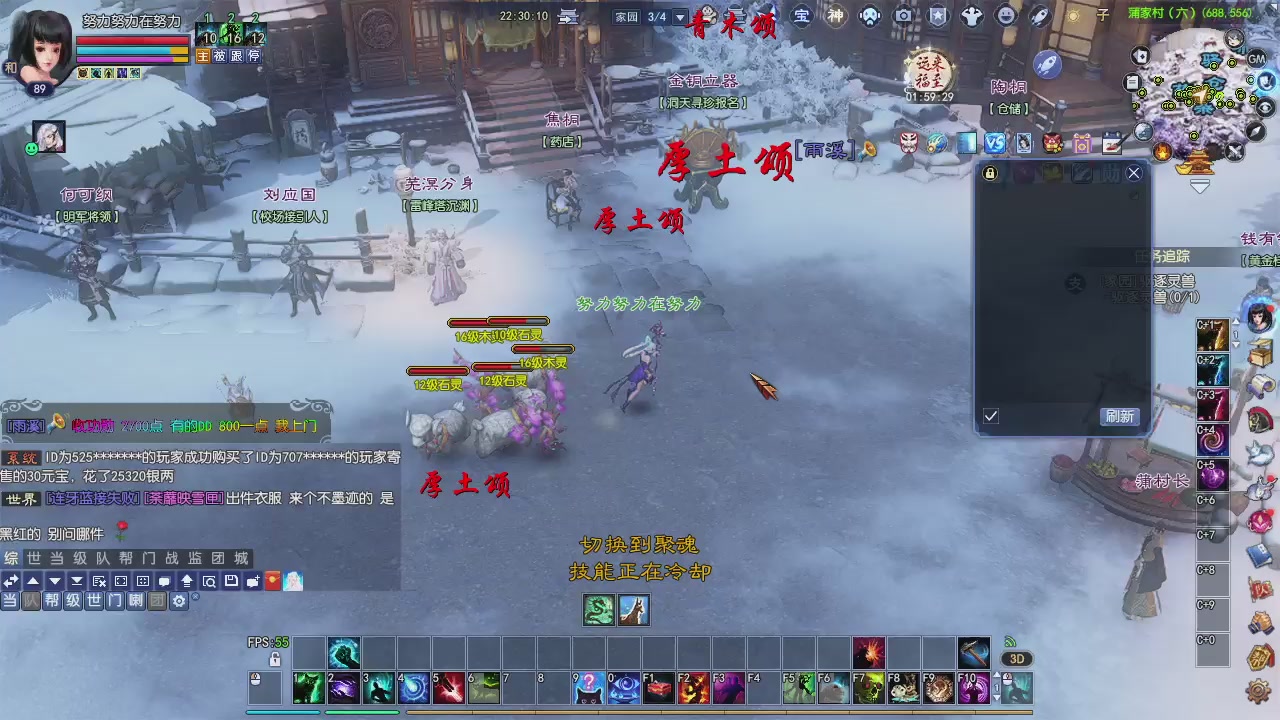Switch to the 世 world chat tab

pyautogui.click(x=36, y=558)
